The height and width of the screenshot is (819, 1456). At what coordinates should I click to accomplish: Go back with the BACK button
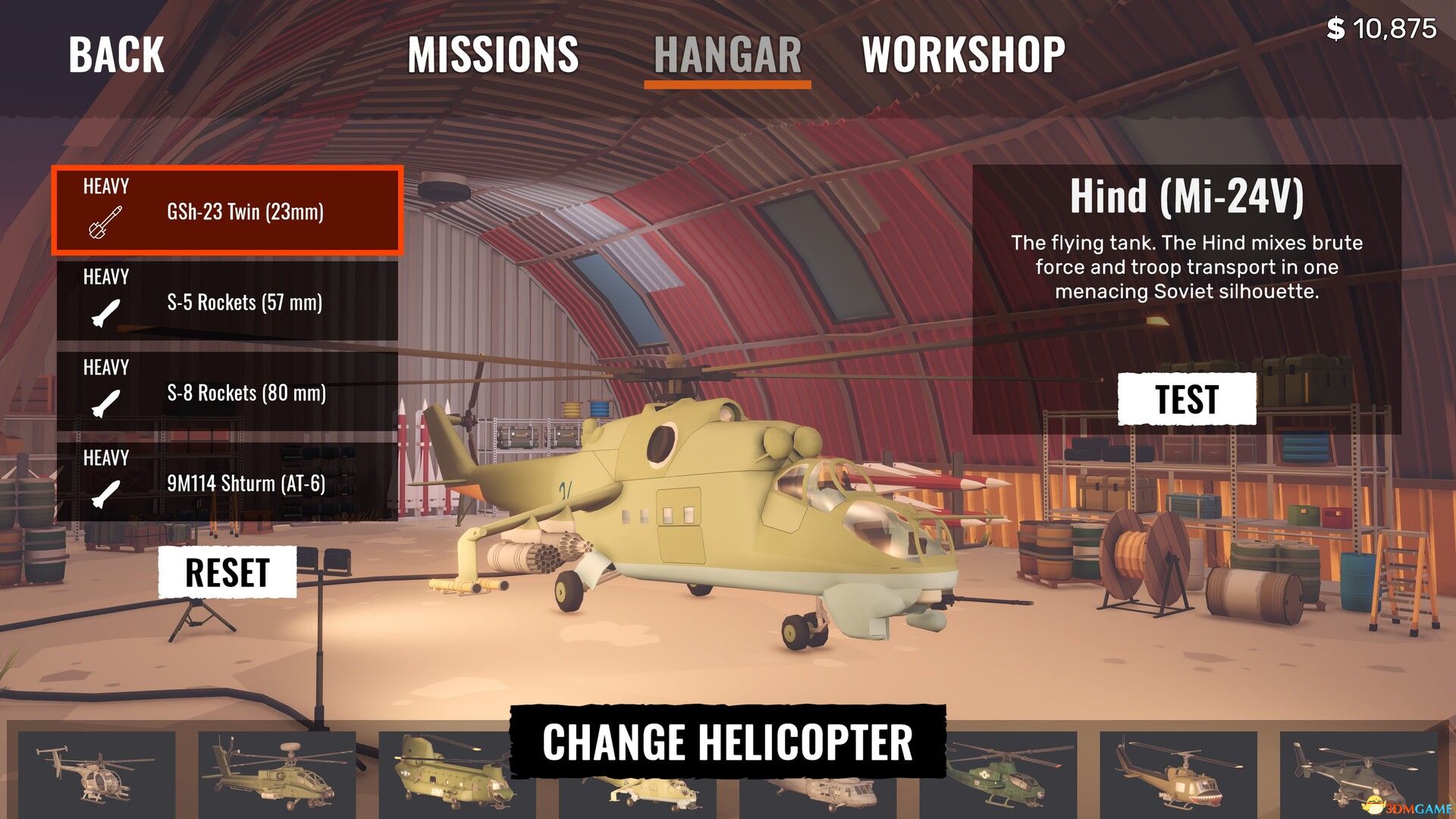point(116,55)
